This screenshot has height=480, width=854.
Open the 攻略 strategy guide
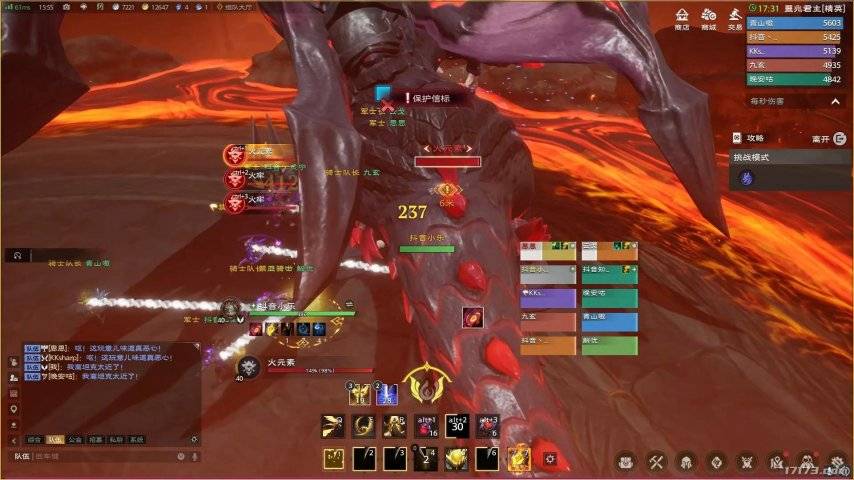(749, 138)
